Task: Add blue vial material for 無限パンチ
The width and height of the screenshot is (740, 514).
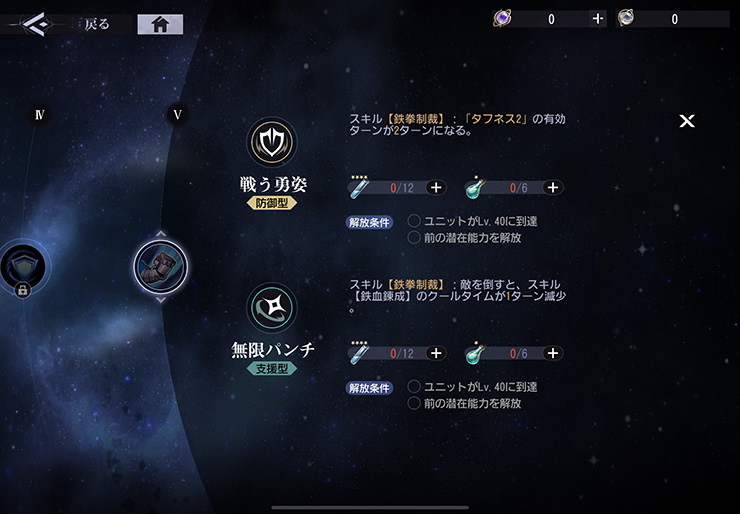Action: click(x=436, y=353)
